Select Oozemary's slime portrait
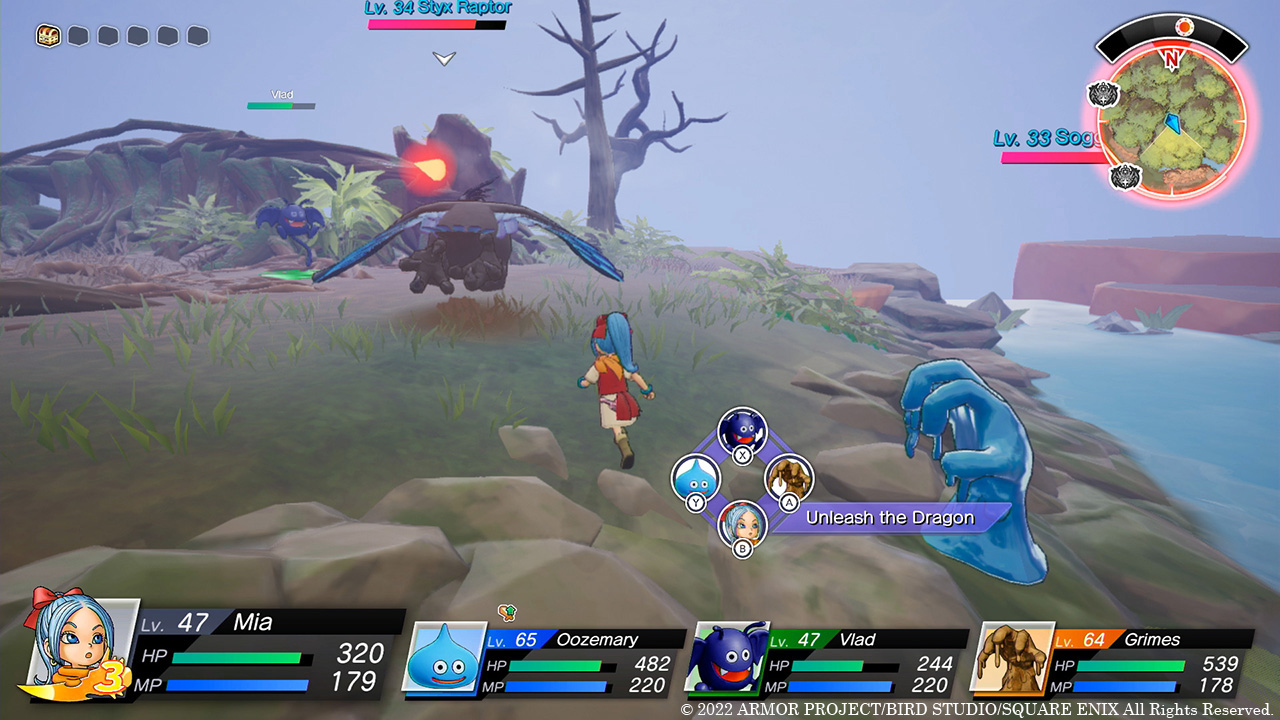This screenshot has width=1280, height=720. coord(444,657)
